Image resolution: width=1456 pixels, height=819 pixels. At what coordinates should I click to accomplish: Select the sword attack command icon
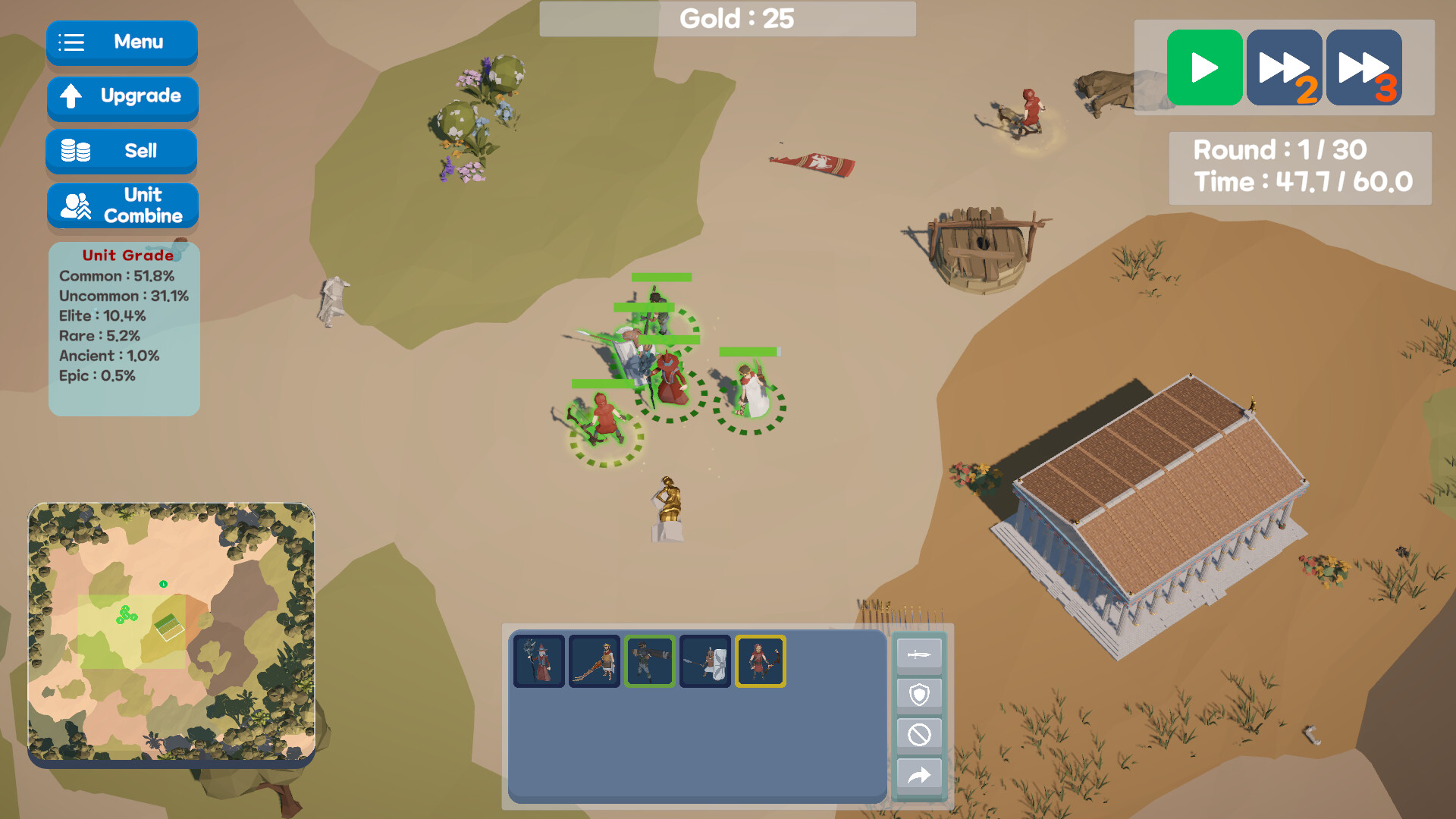click(x=919, y=653)
